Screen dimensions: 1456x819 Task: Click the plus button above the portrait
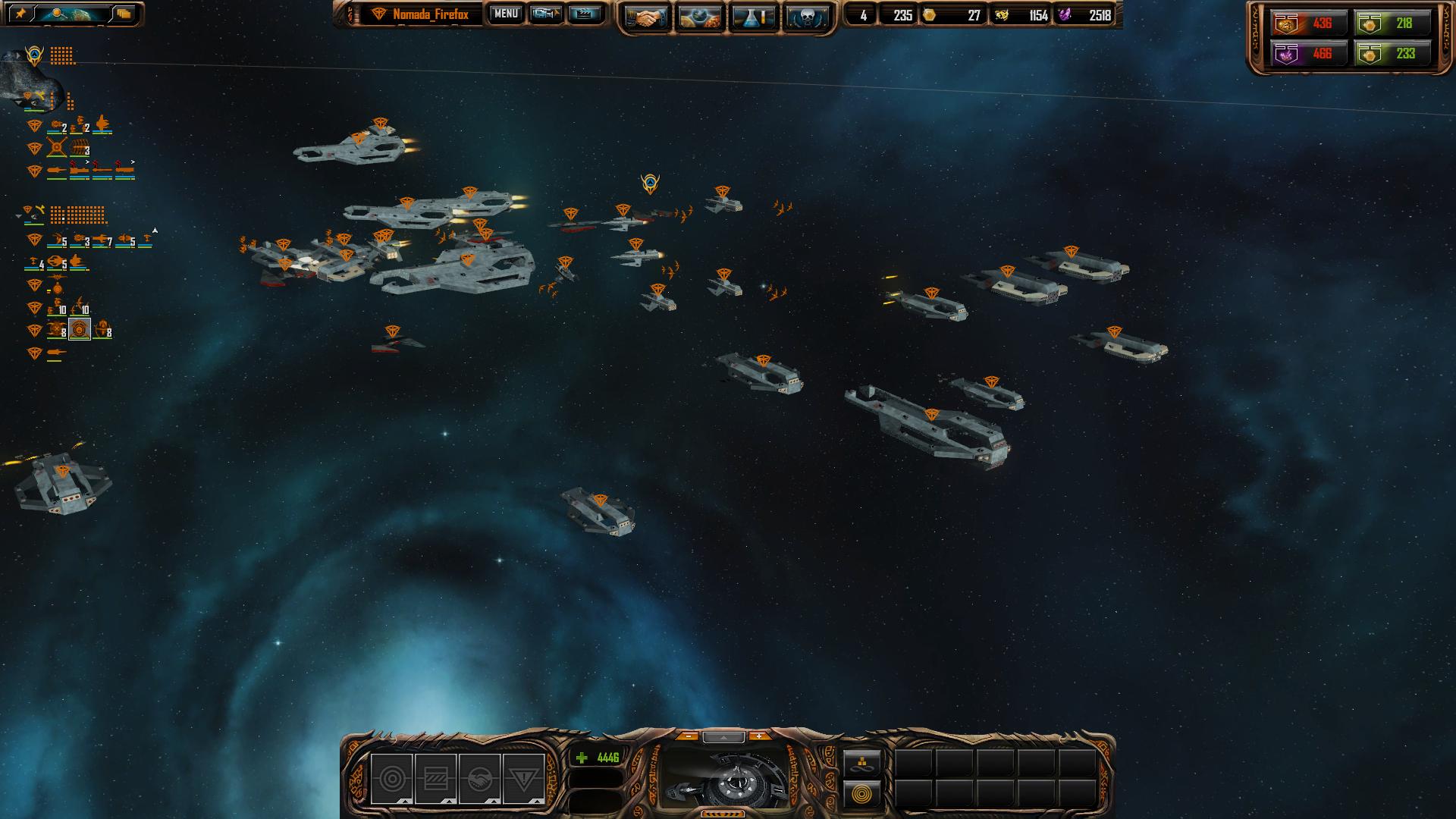(758, 736)
